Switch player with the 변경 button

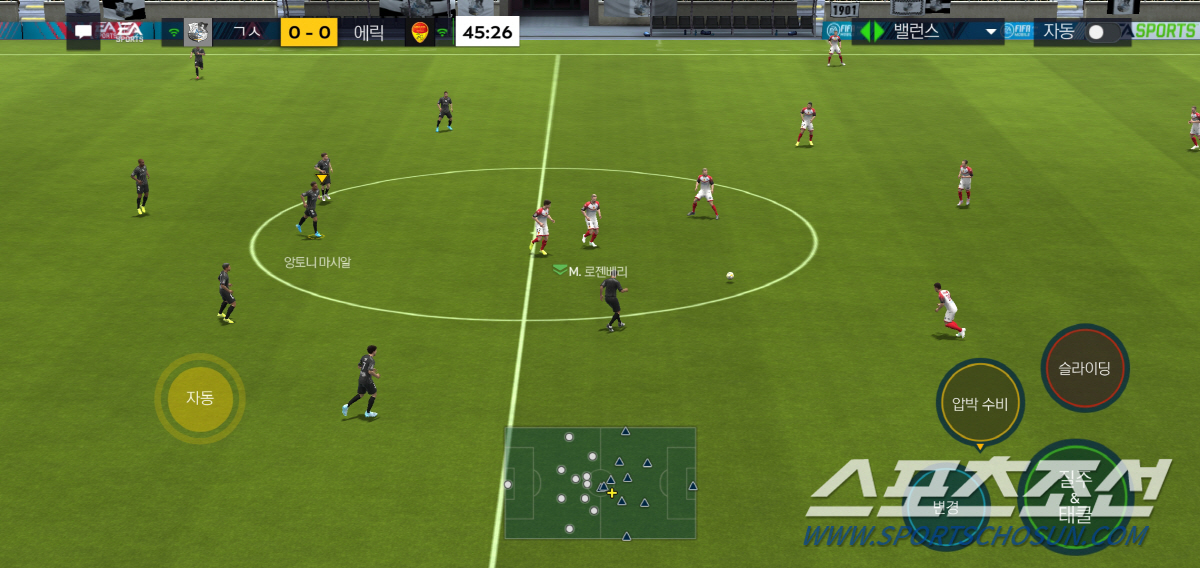[x=945, y=507]
